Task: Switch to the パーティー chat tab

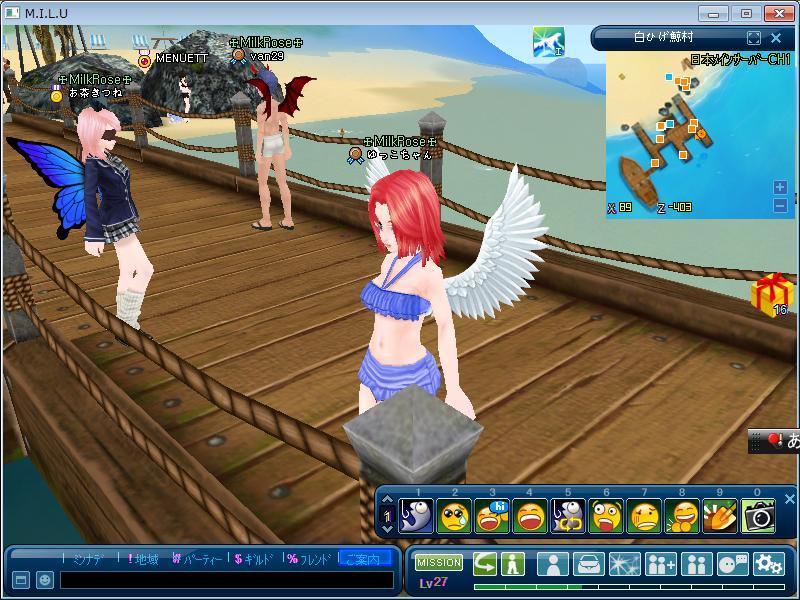Action: [x=196, y=559]
